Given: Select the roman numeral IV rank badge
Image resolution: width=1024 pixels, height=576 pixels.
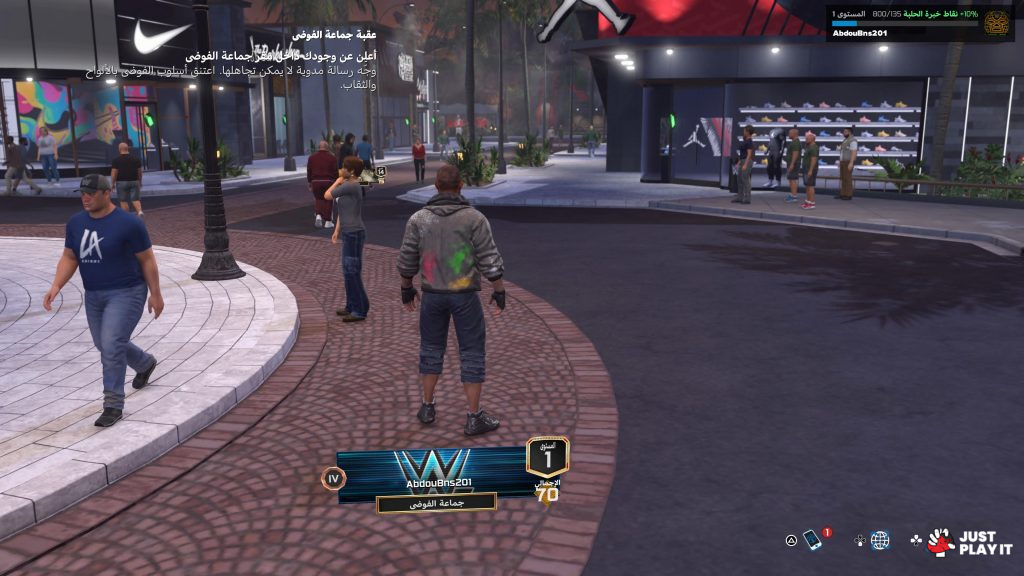Looking at the screenshot, I should (x=333, y=479).
